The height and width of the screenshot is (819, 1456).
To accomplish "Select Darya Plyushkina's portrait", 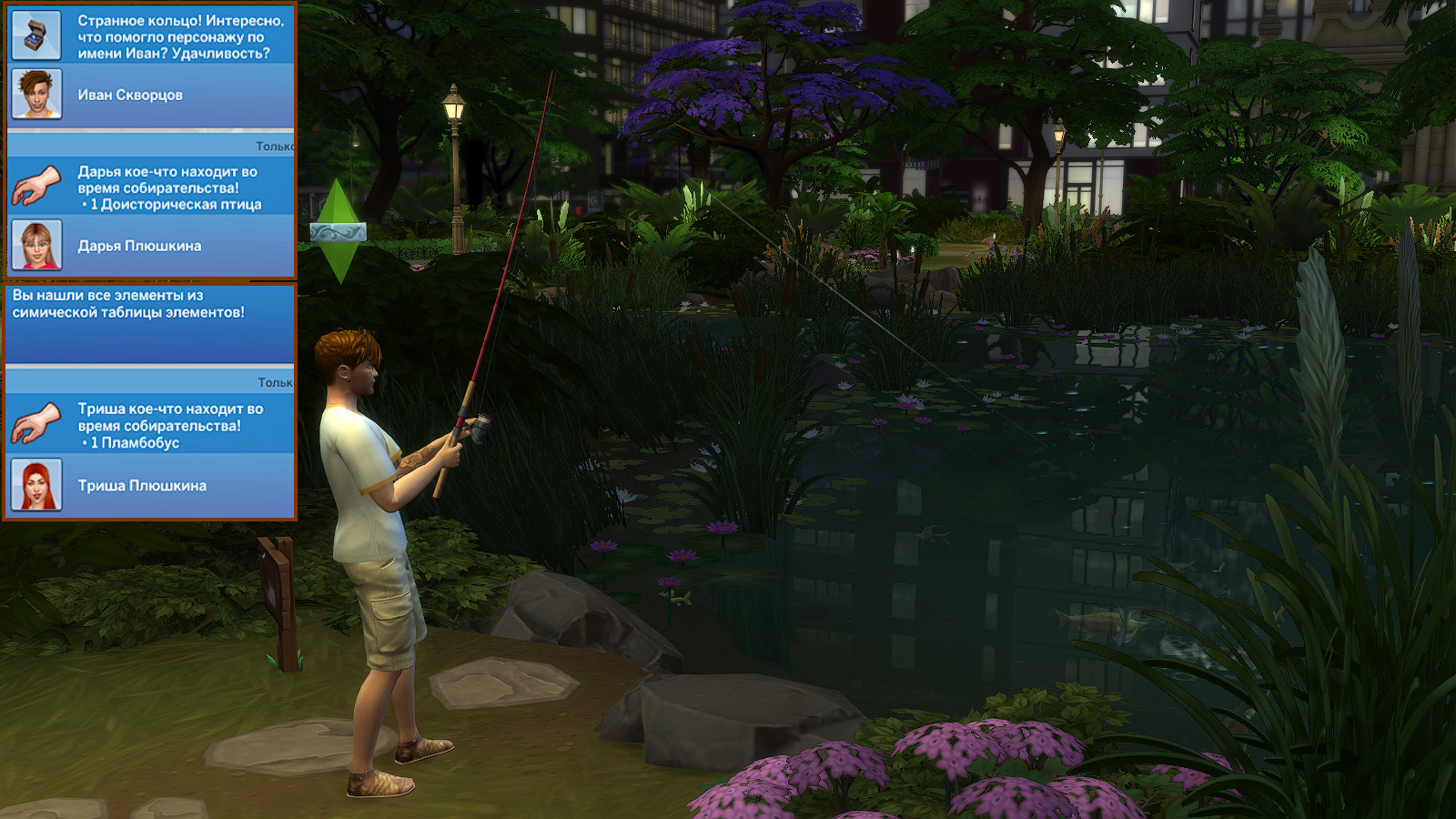I will [x=36, y=245].
